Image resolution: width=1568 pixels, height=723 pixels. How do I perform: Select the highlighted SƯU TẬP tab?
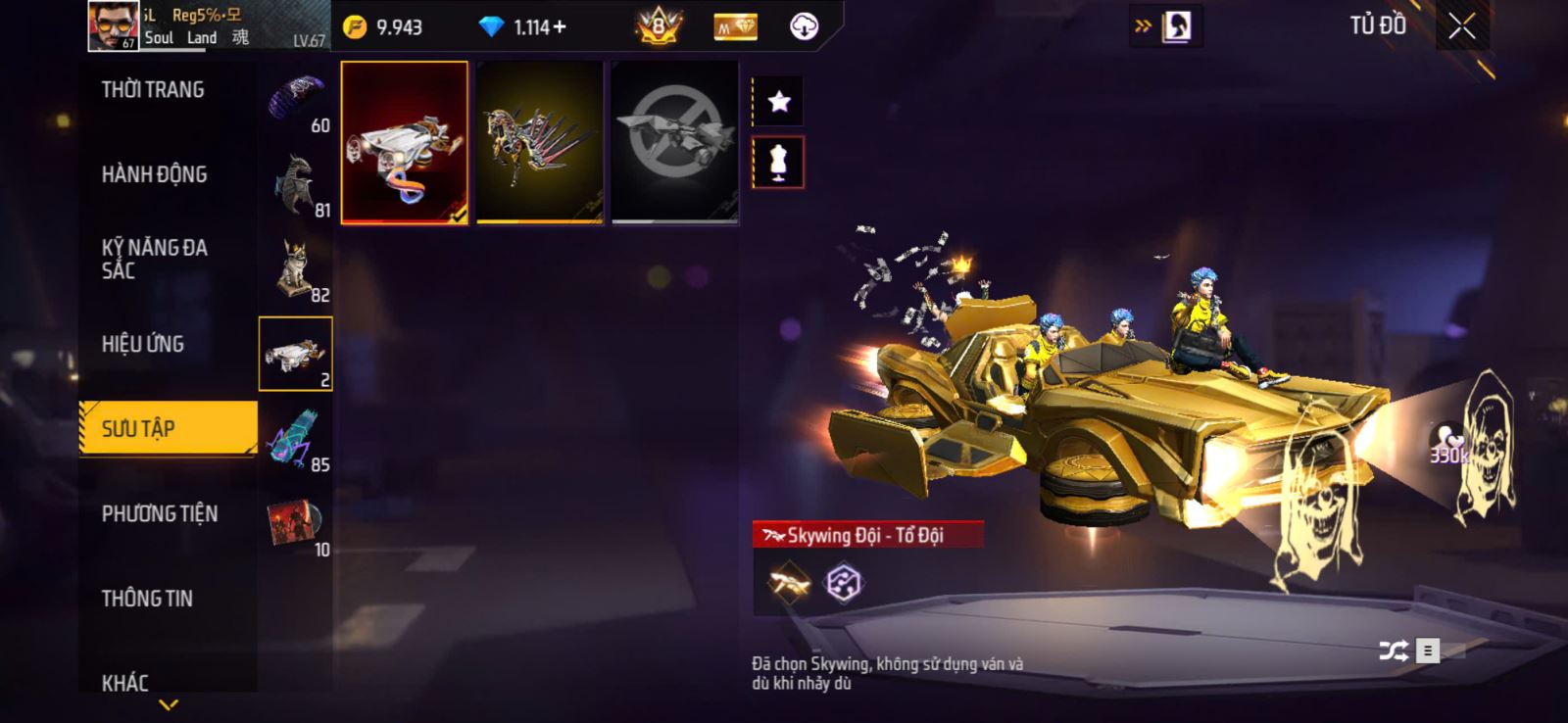[x=168, y=428]
